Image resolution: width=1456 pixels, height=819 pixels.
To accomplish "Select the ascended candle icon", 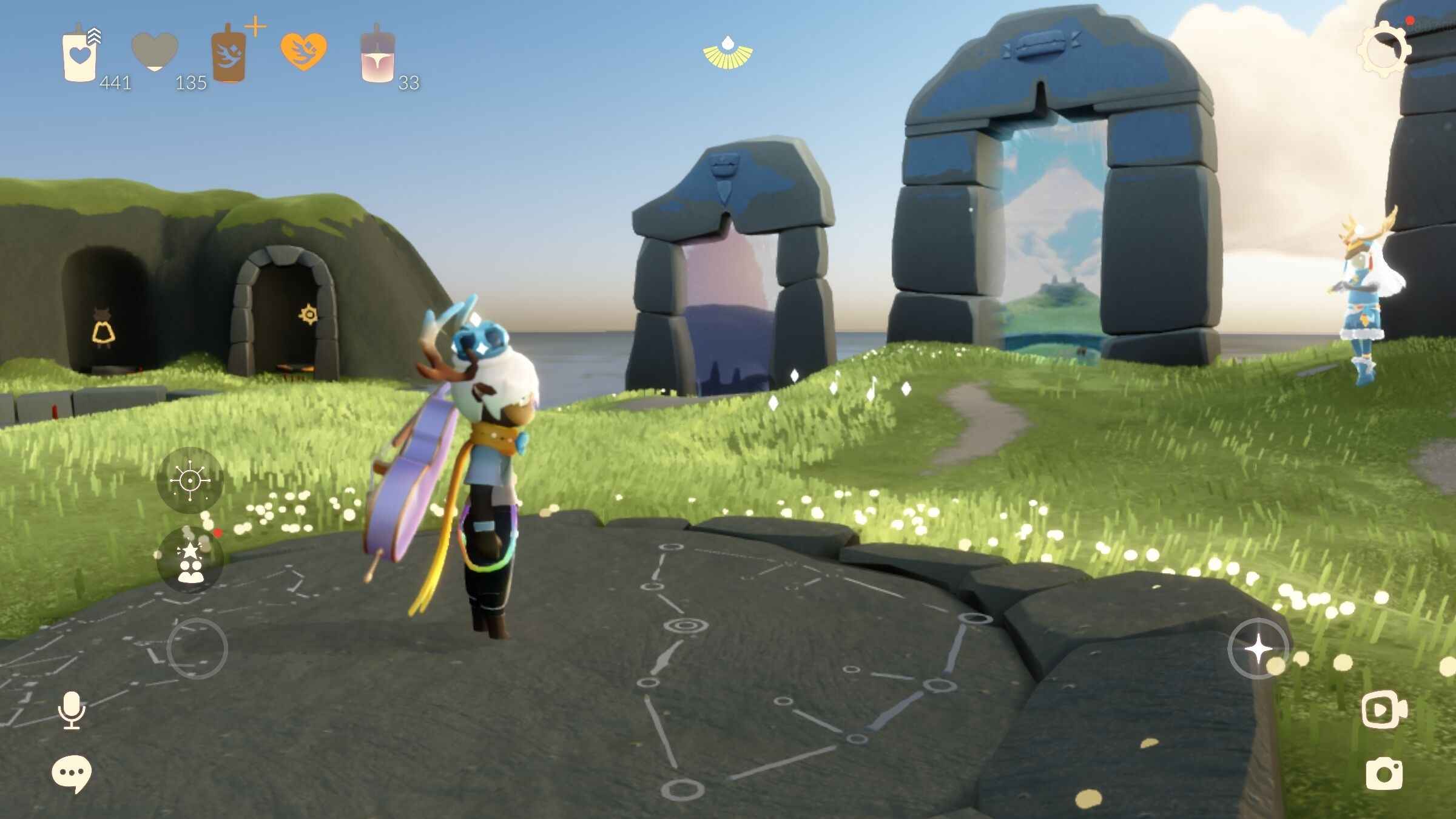I will (x=377, y=55).
